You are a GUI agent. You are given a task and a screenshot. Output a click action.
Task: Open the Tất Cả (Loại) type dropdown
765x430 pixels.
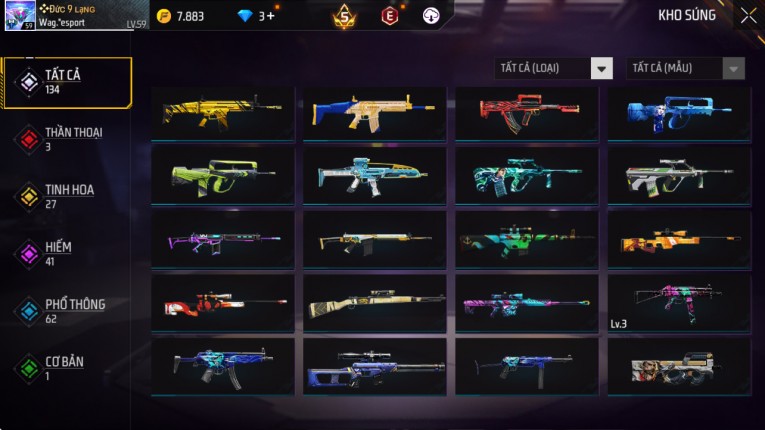pyautogui.click(x=554, y=68)
